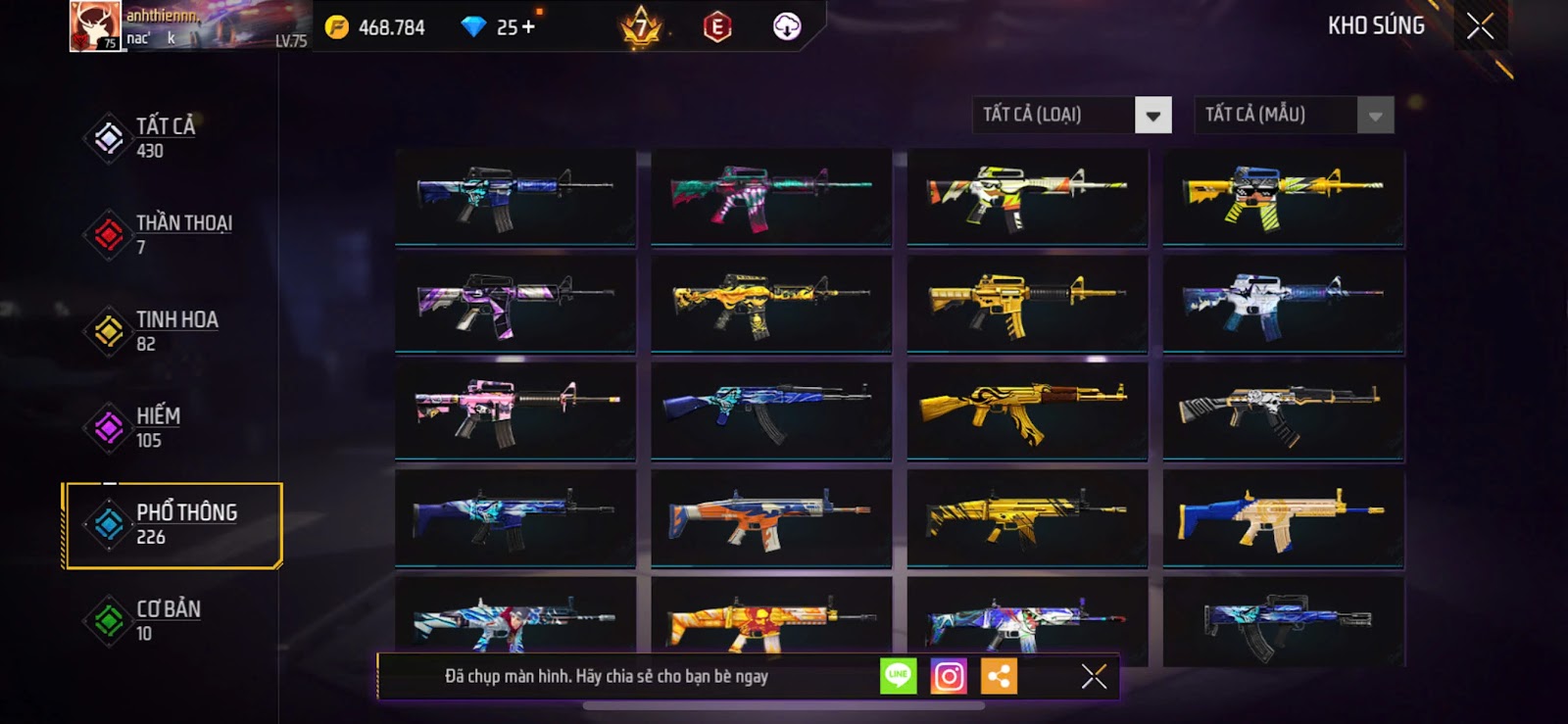Open the player profile avatar
Screen dimensions: 1568x724
[x=95, y=26]
